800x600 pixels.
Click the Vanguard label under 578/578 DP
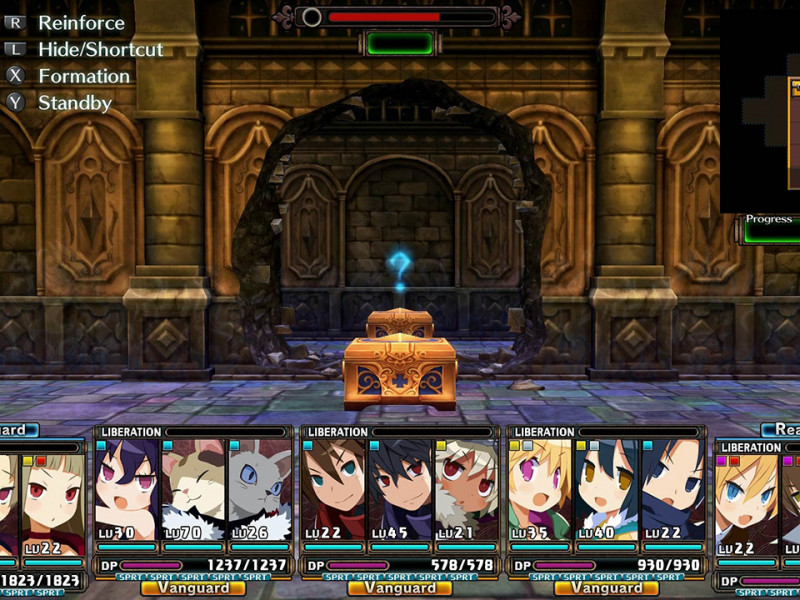point(400,589)
